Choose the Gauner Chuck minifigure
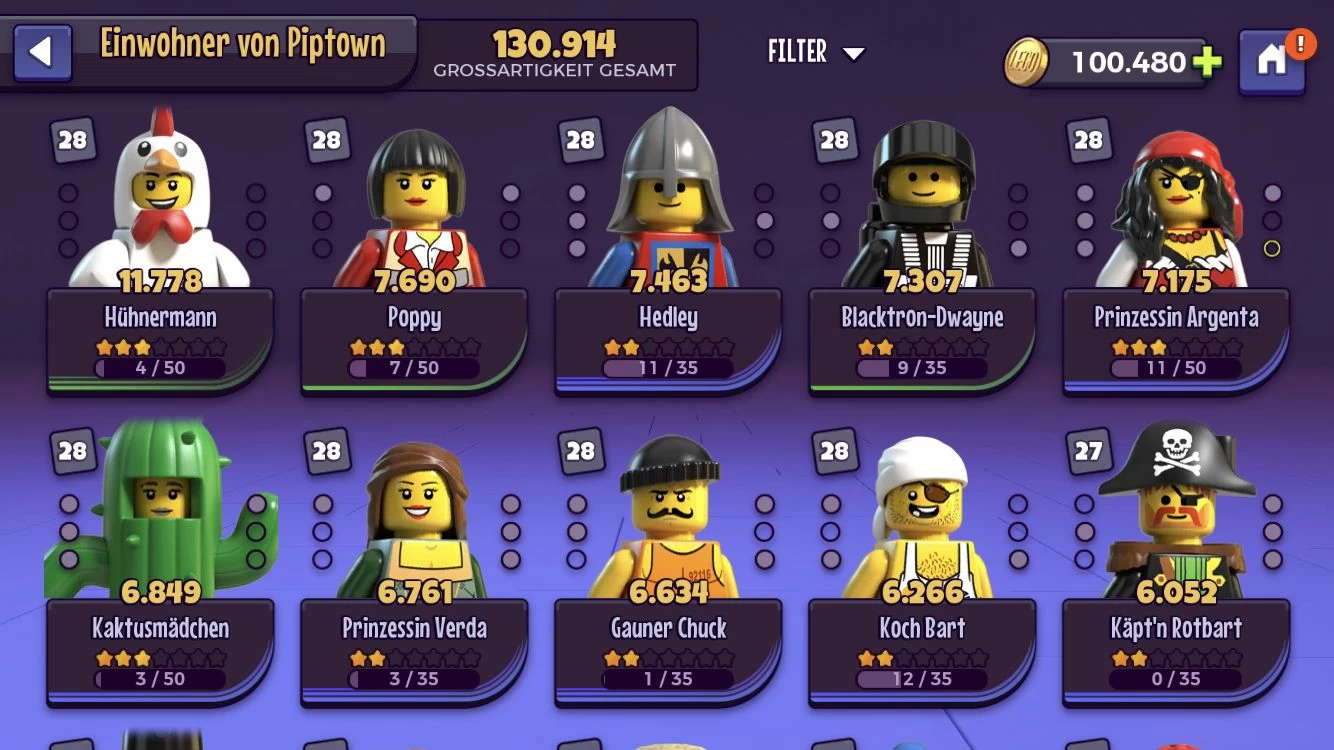Screen dimensions: 1334x750 [x=668, y=640]
